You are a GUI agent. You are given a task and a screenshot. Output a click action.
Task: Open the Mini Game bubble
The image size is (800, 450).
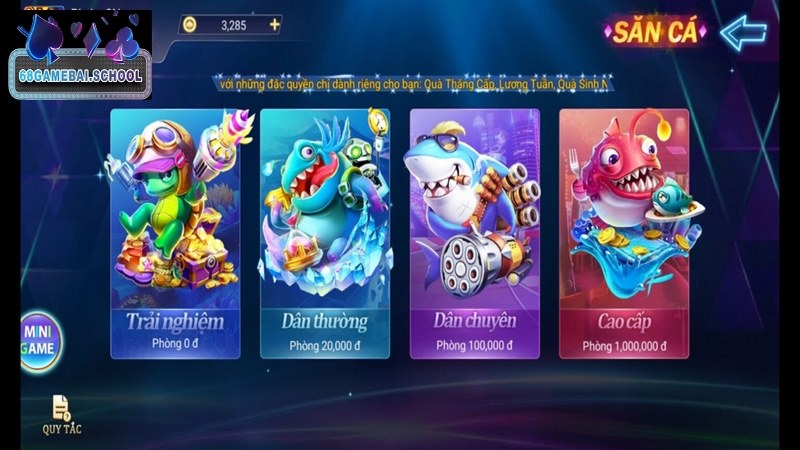coord(37,342)
